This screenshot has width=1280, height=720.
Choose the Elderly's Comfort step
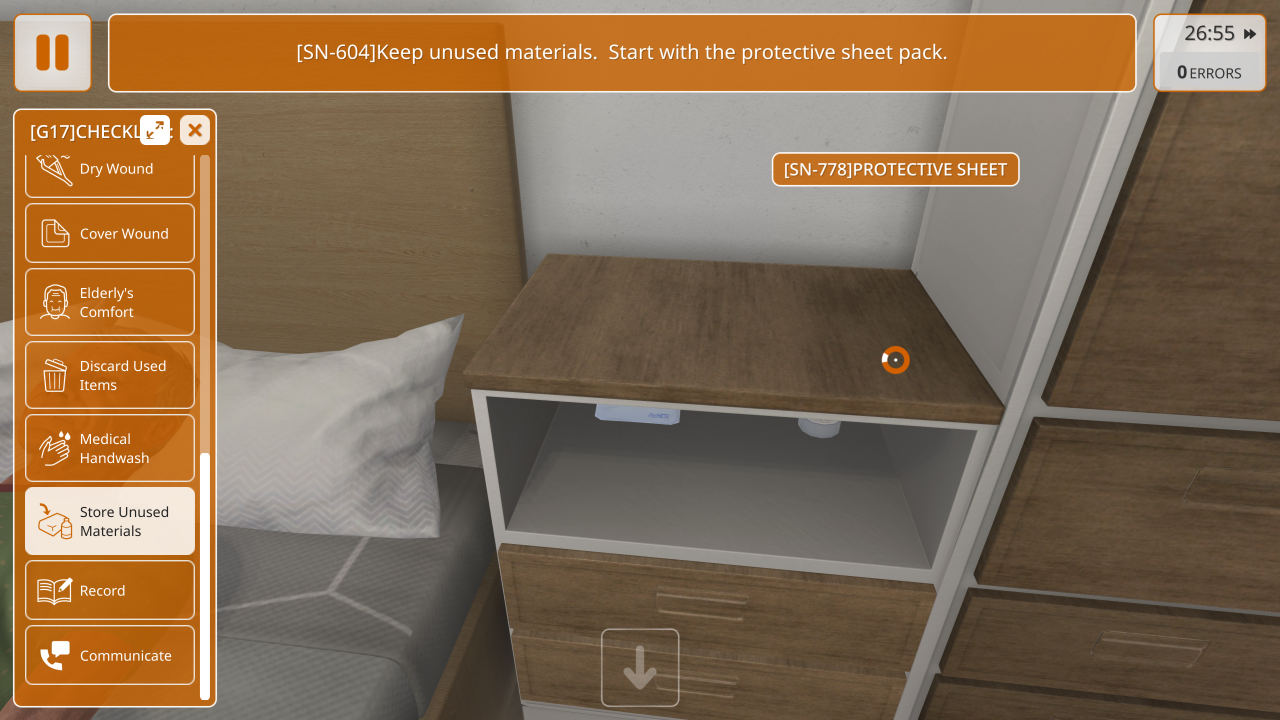point(110,302)
